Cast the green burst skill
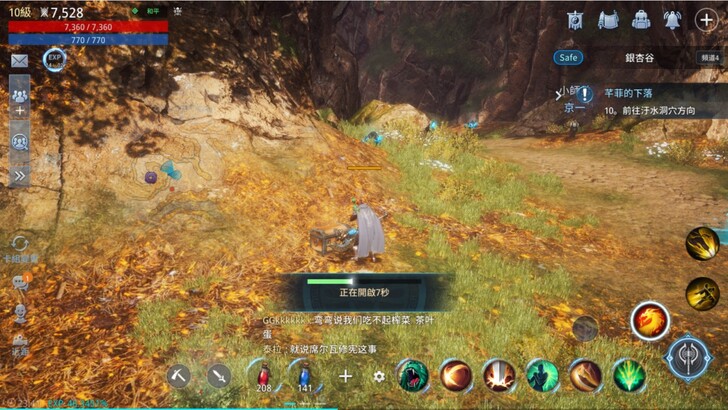Image resolution: width=728 pixels, height=410 pixels. point(629,375)
